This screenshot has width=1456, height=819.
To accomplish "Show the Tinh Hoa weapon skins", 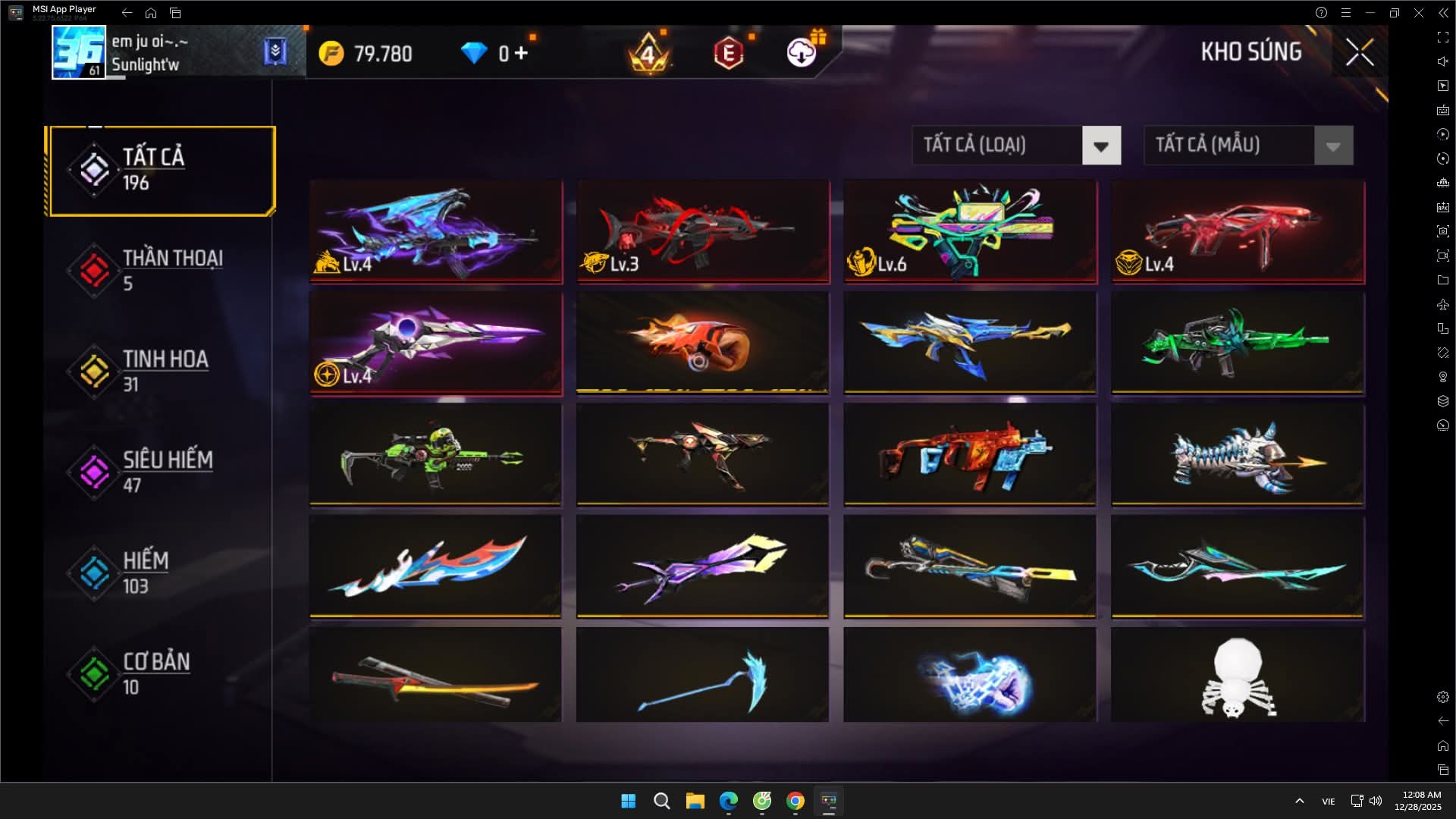I will (x=160, y=372).
